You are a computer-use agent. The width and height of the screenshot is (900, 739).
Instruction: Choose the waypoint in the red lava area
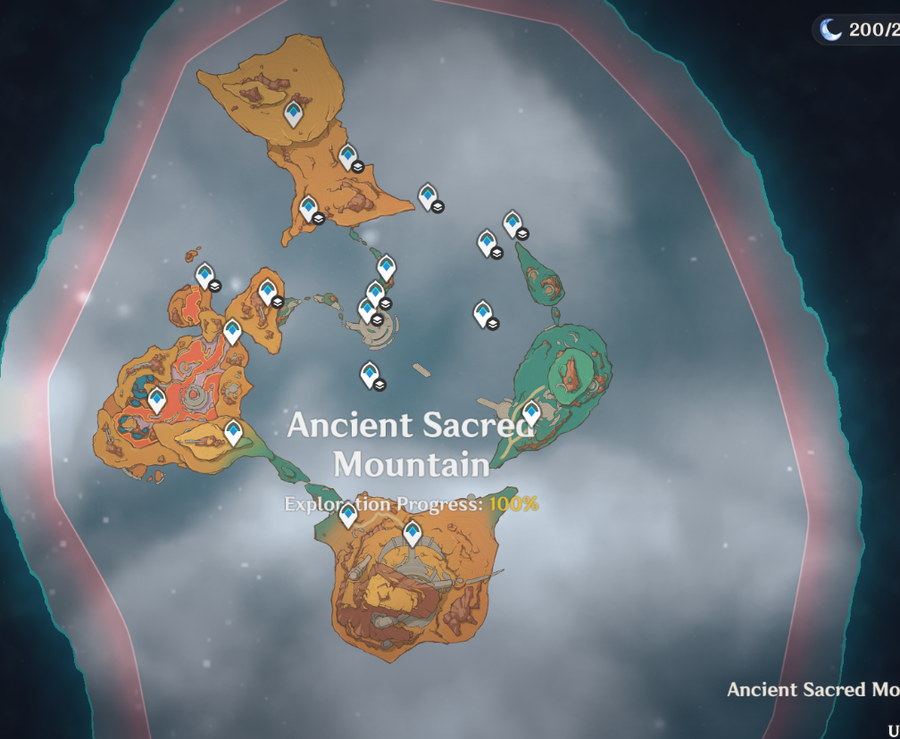(x=157, y=399)
